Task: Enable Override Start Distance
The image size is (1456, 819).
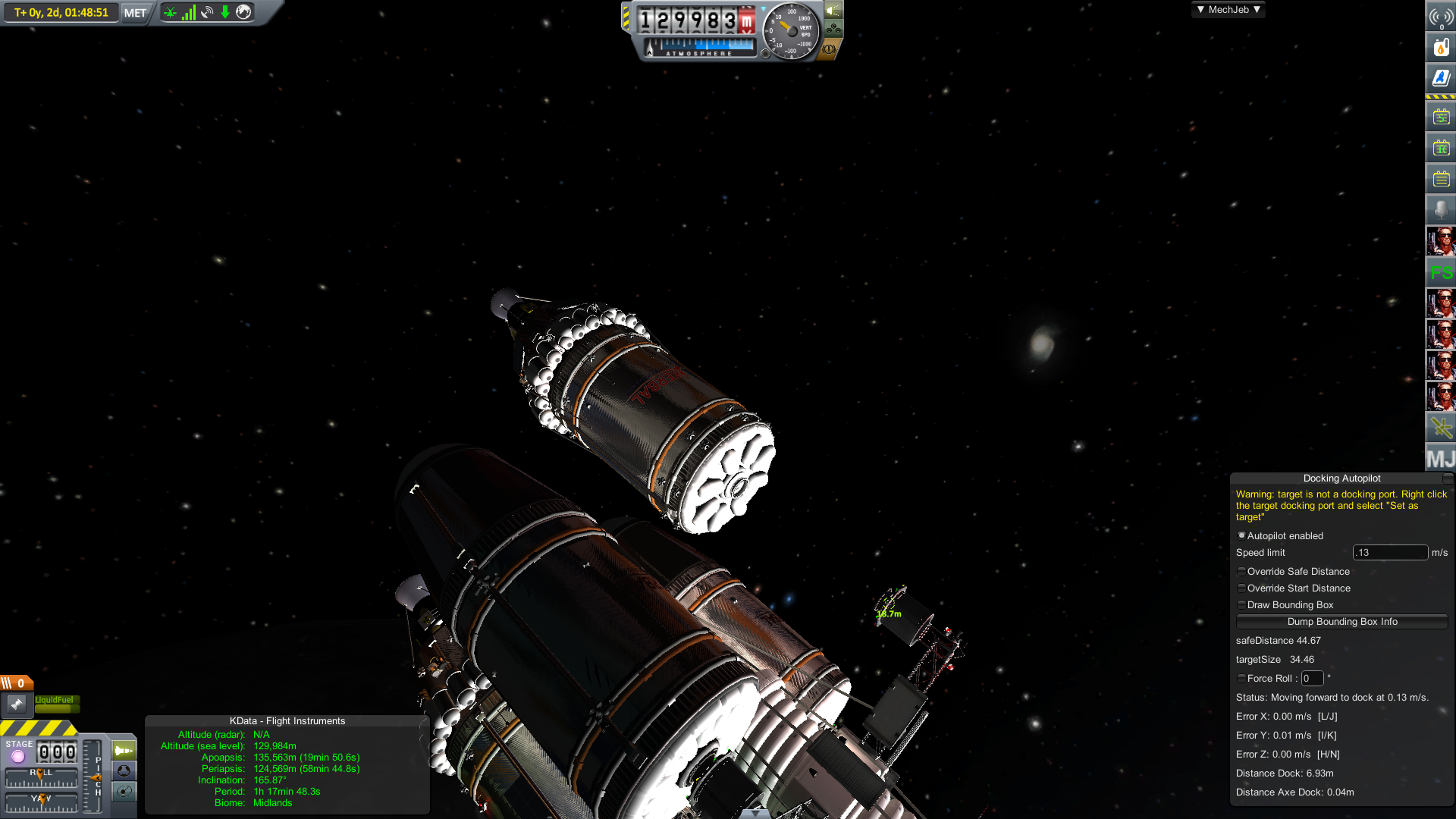Action: 1241,588
